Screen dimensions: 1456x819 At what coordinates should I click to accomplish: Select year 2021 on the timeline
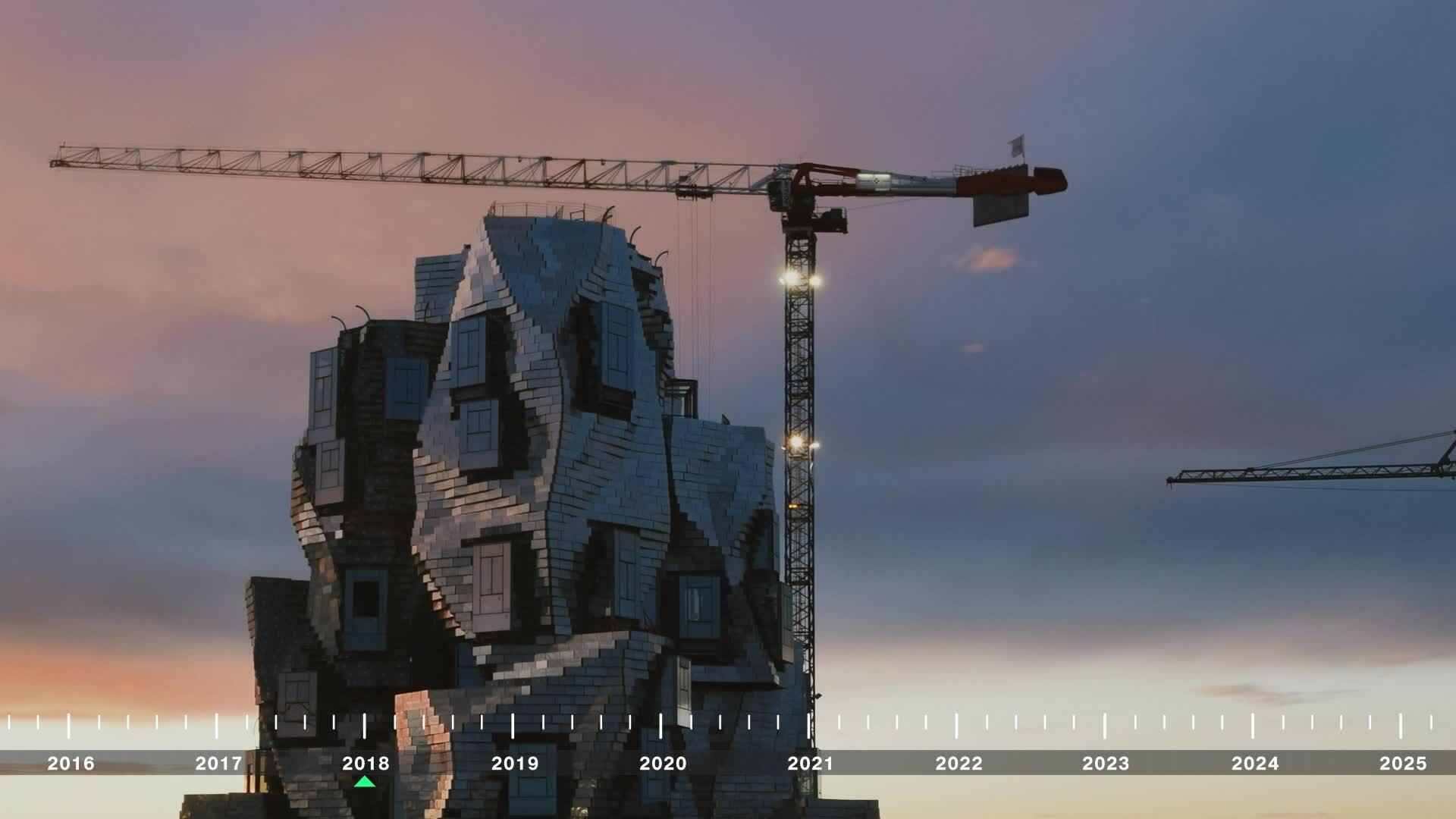810,763
